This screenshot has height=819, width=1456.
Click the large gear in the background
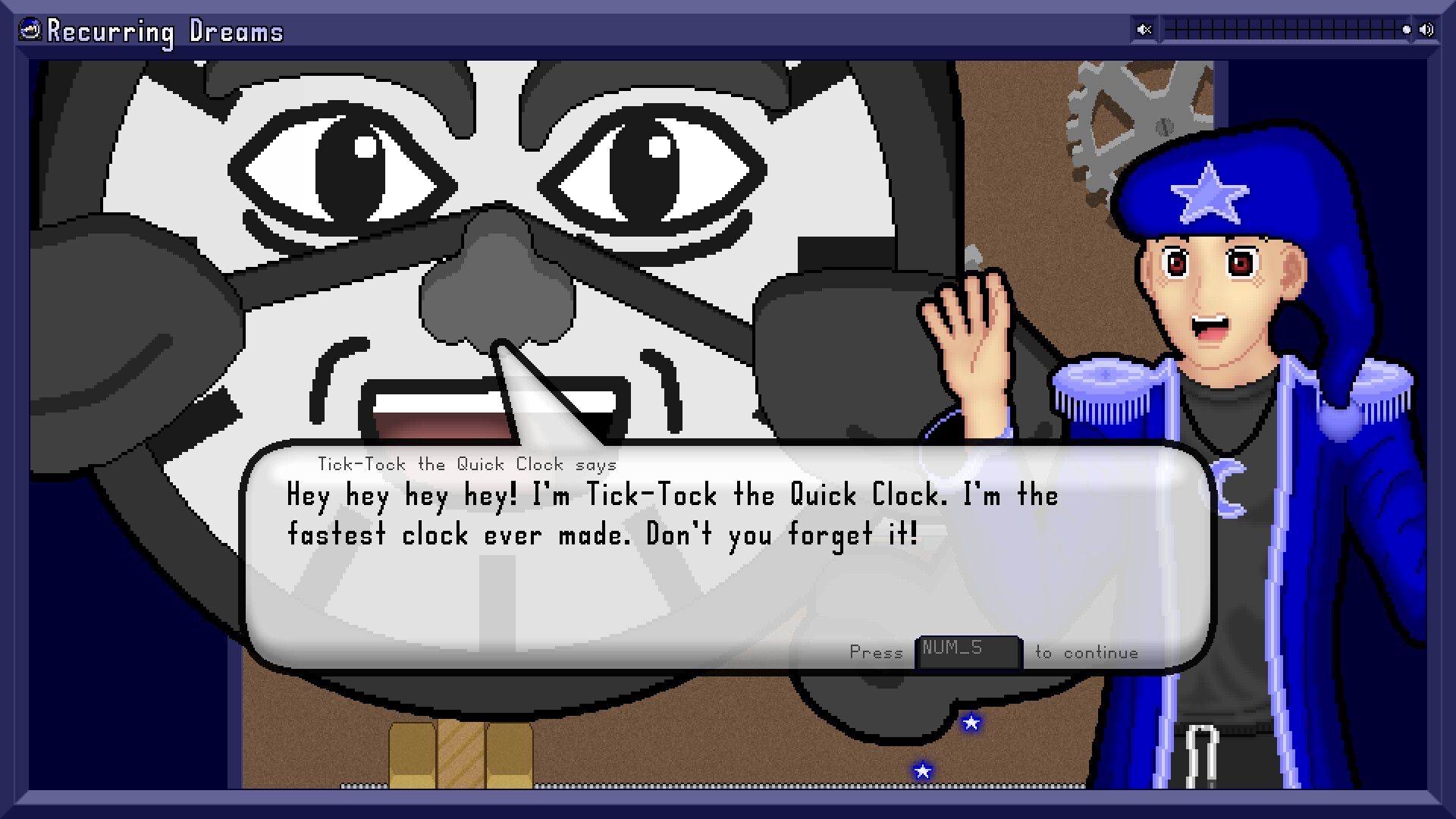point(1136,114)
